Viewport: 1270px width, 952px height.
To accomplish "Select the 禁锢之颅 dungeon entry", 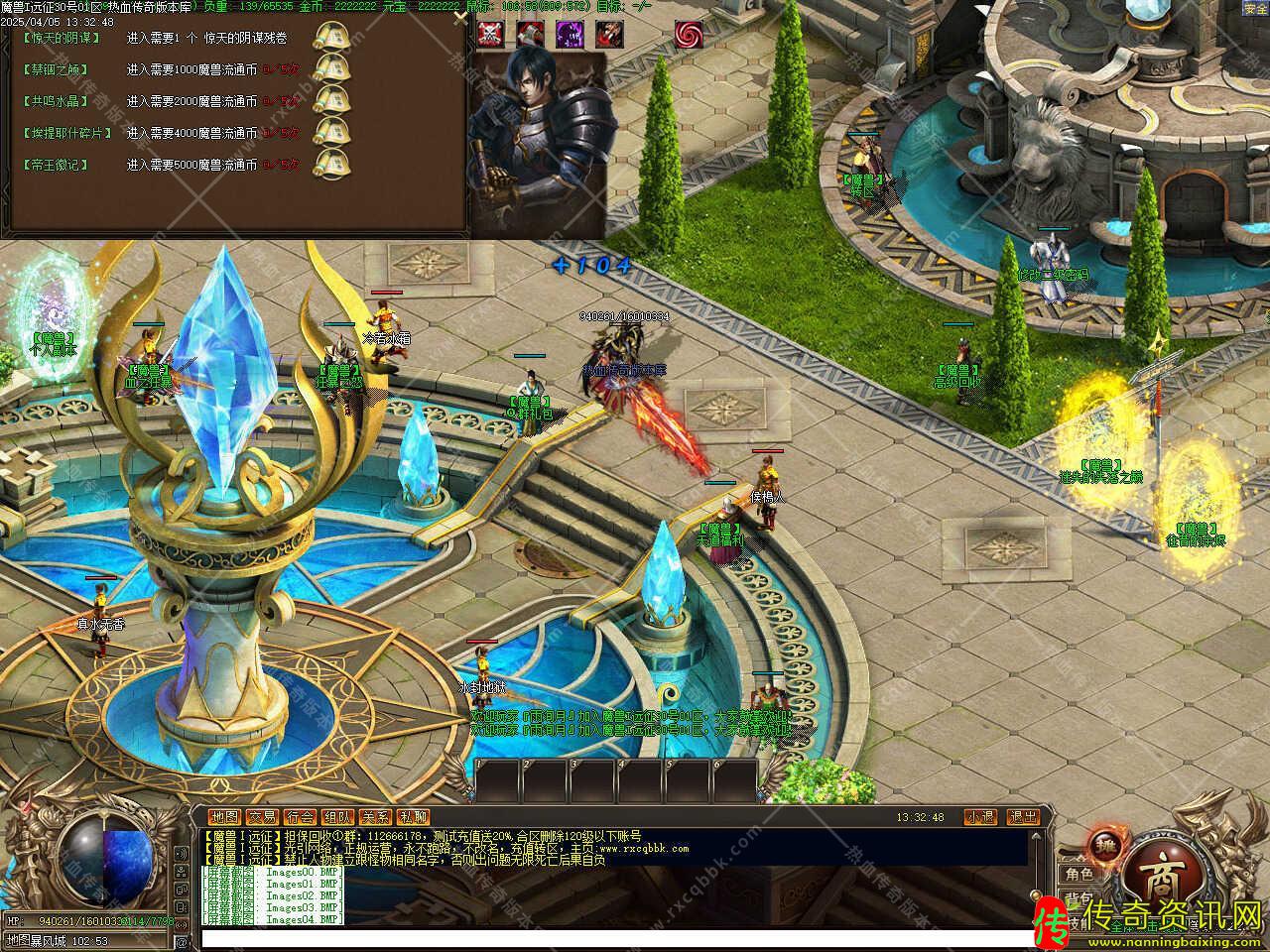I will 55,69.
